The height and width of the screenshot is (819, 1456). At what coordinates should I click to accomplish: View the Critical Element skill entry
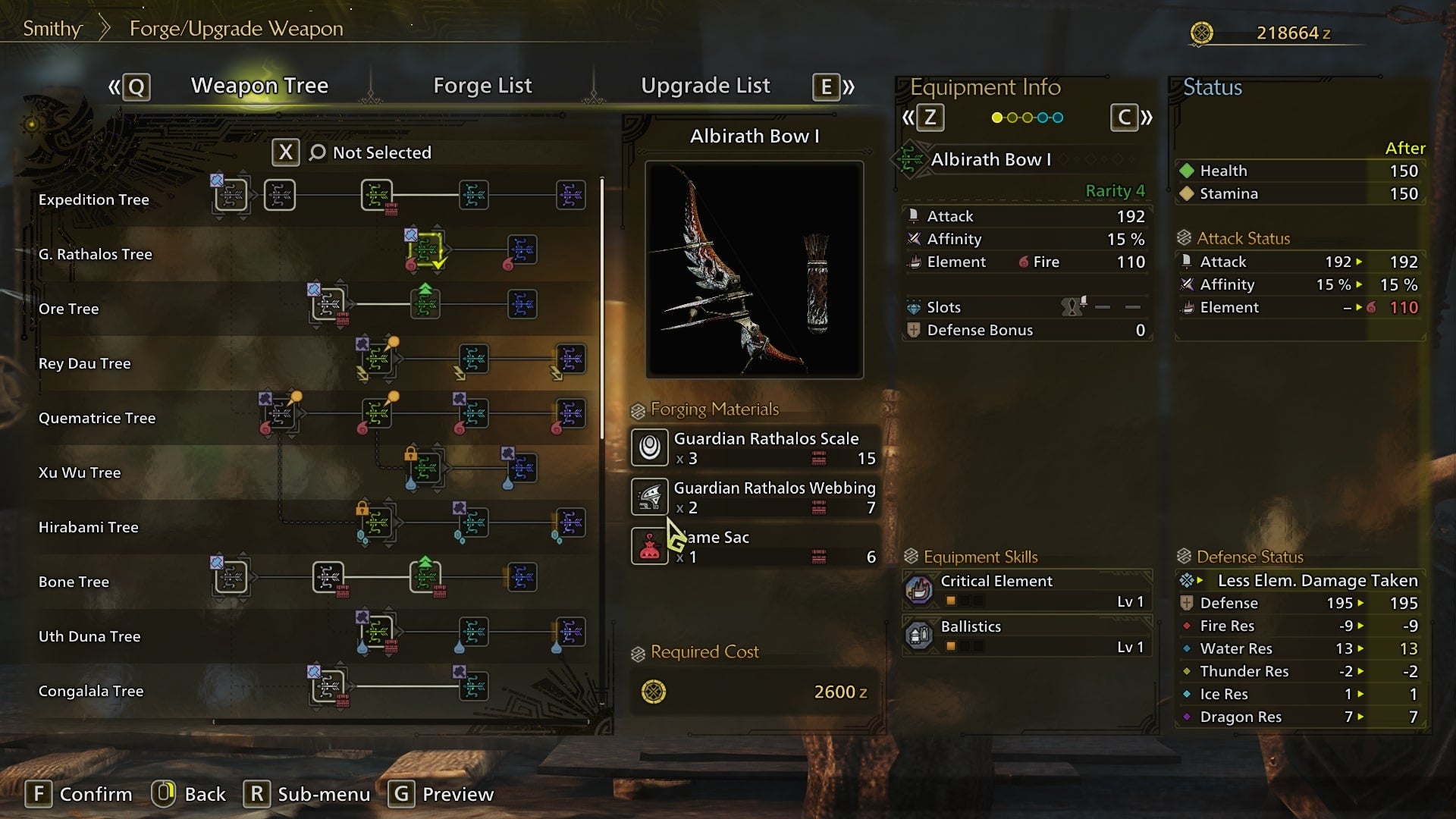point(1027,590)
